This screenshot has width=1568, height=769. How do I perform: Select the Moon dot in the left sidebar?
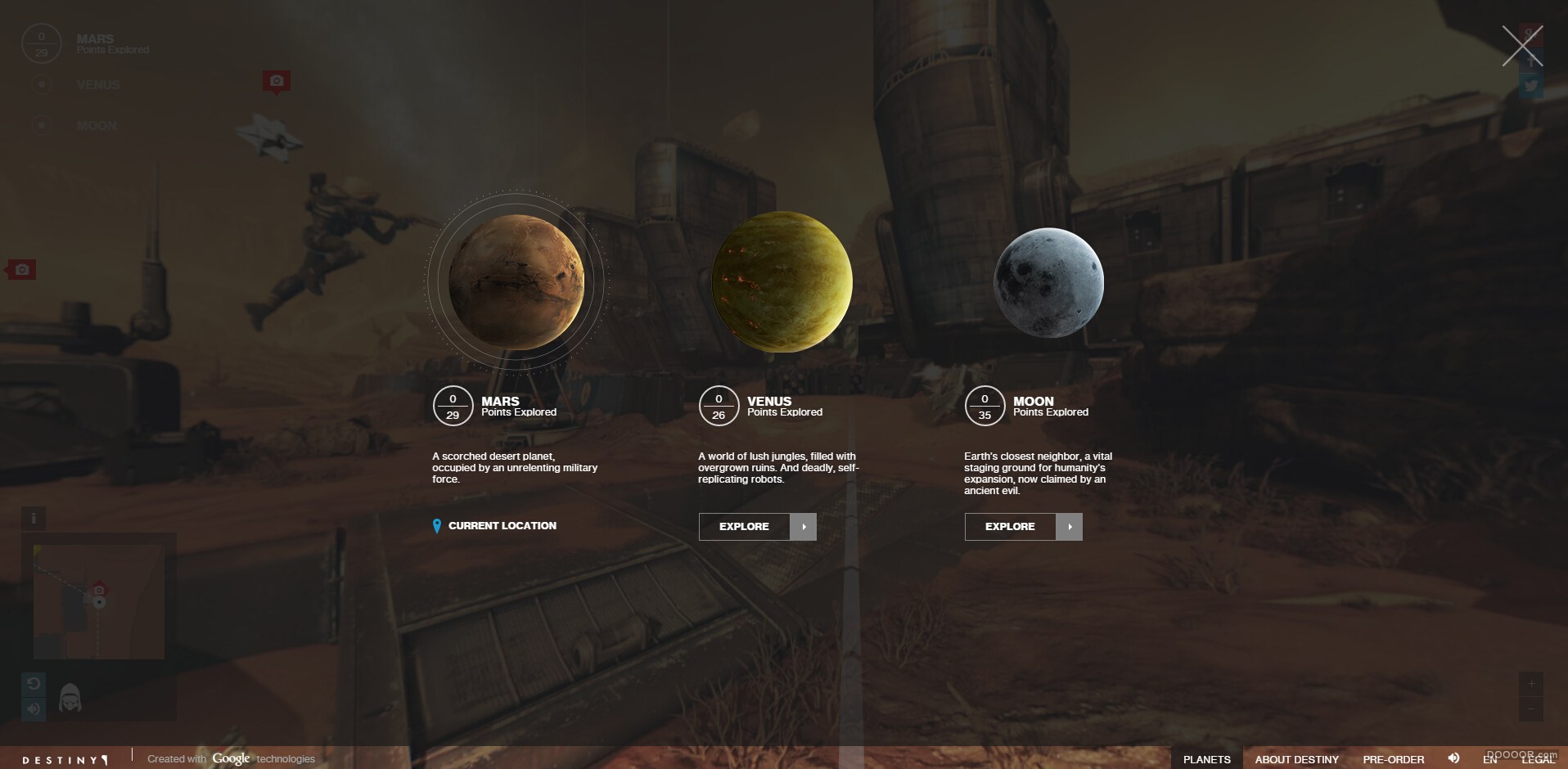[x=41, y=125]
